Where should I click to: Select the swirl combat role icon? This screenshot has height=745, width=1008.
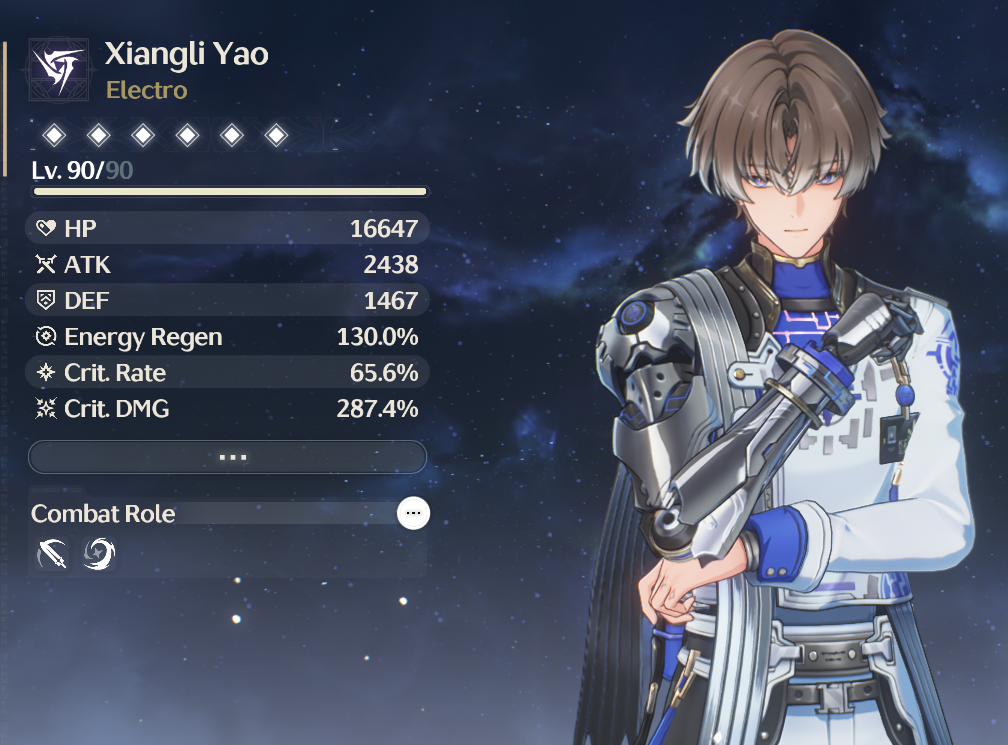[99, 553]
